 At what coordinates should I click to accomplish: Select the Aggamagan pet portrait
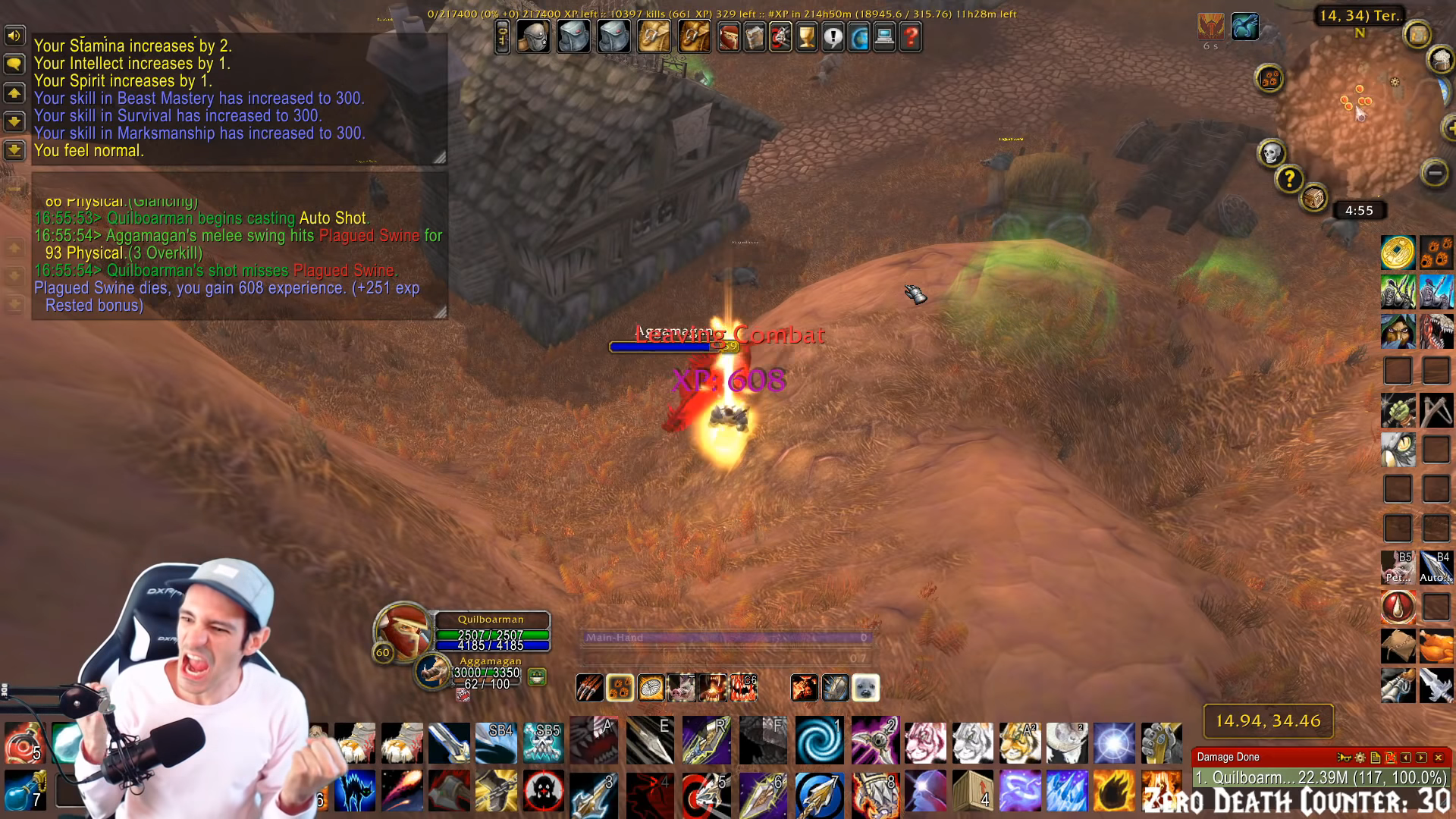point(433,671)
